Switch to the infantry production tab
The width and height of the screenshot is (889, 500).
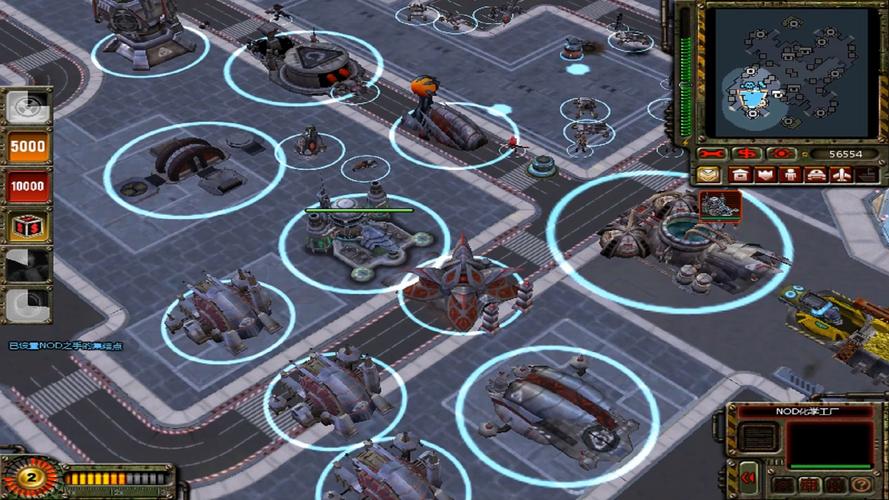pos(791,175)
